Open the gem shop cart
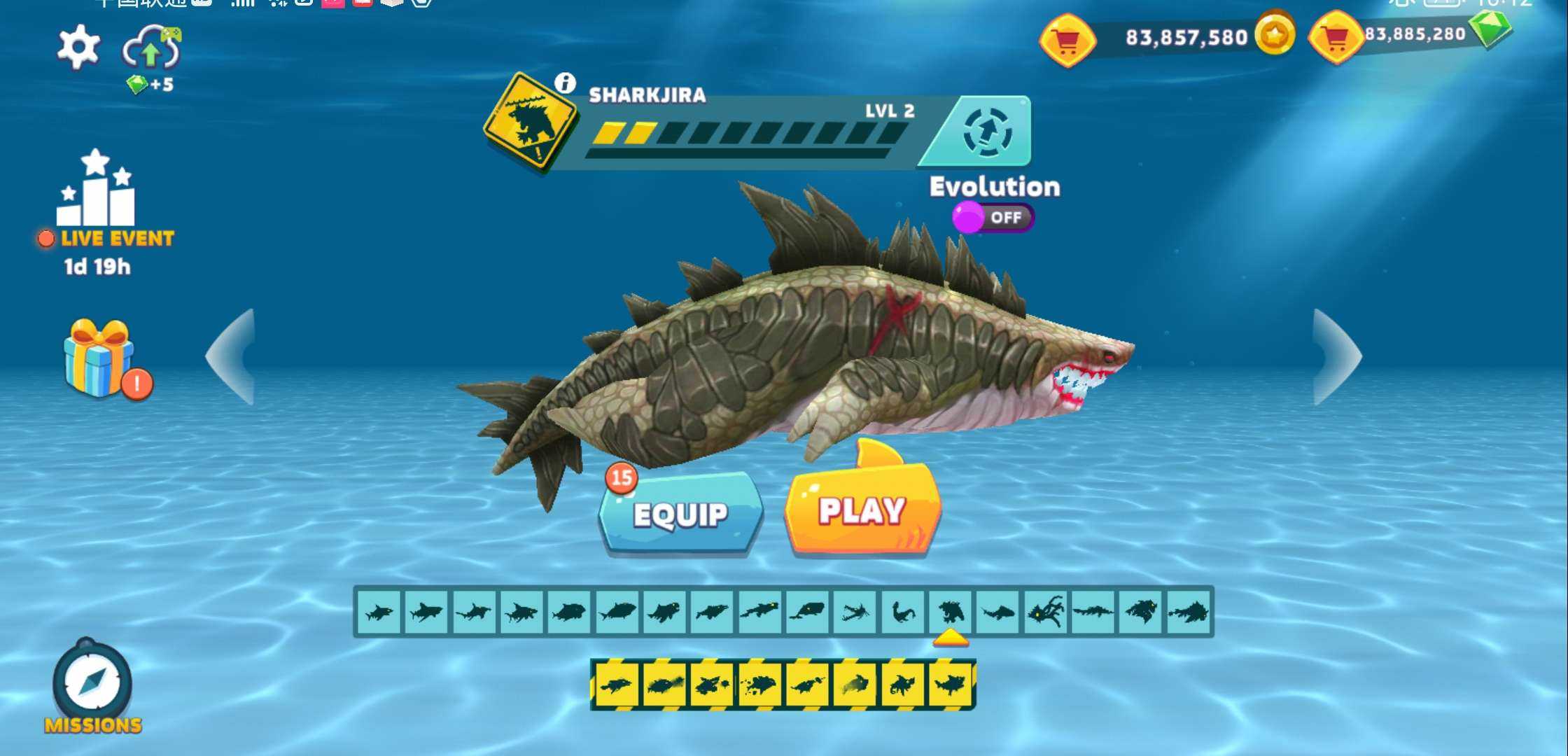The width and height of the screenshot is (1568, 756). click(x=1336, y=38)
